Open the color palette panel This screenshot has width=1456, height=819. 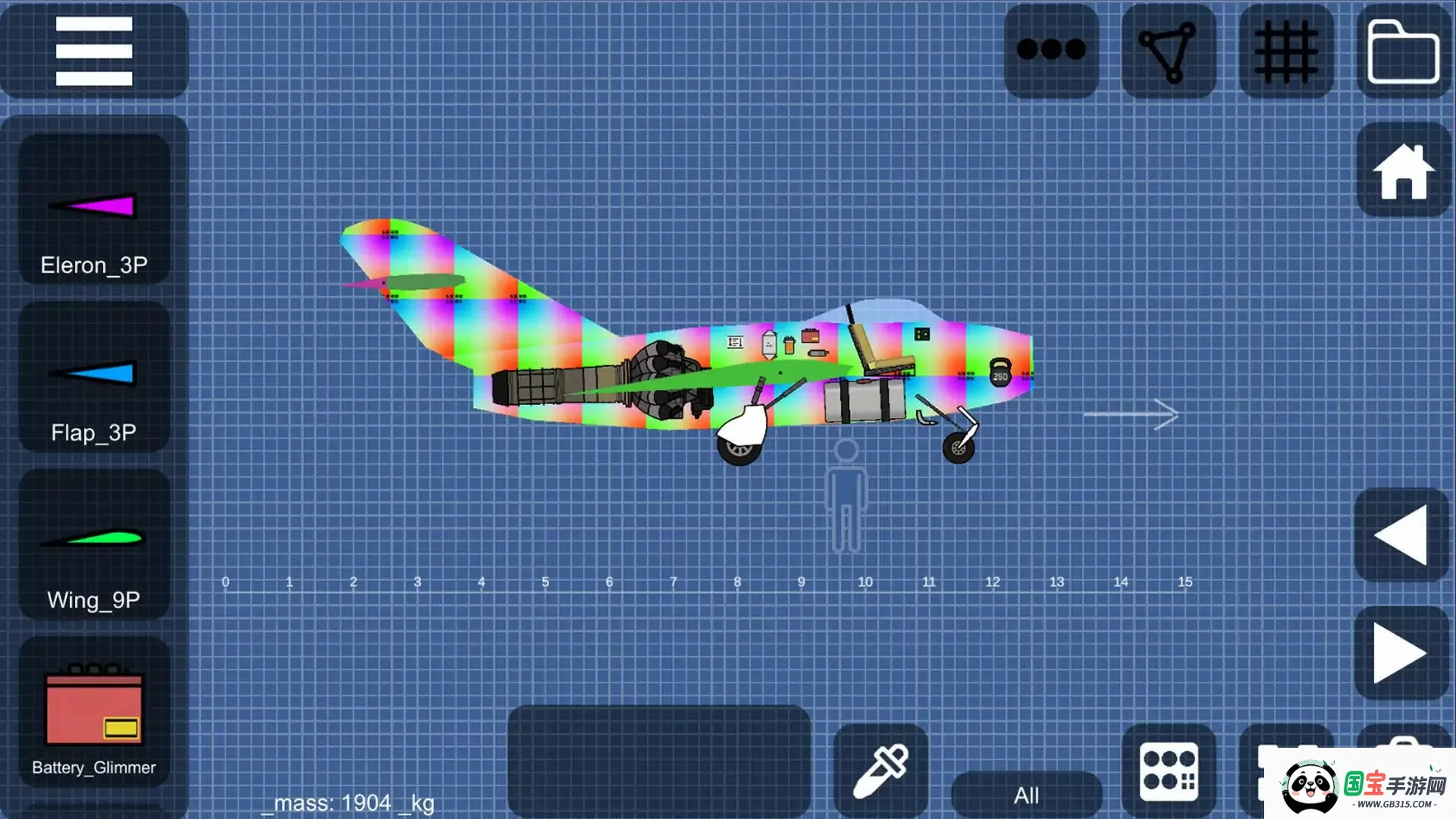tap(1170, 770)
